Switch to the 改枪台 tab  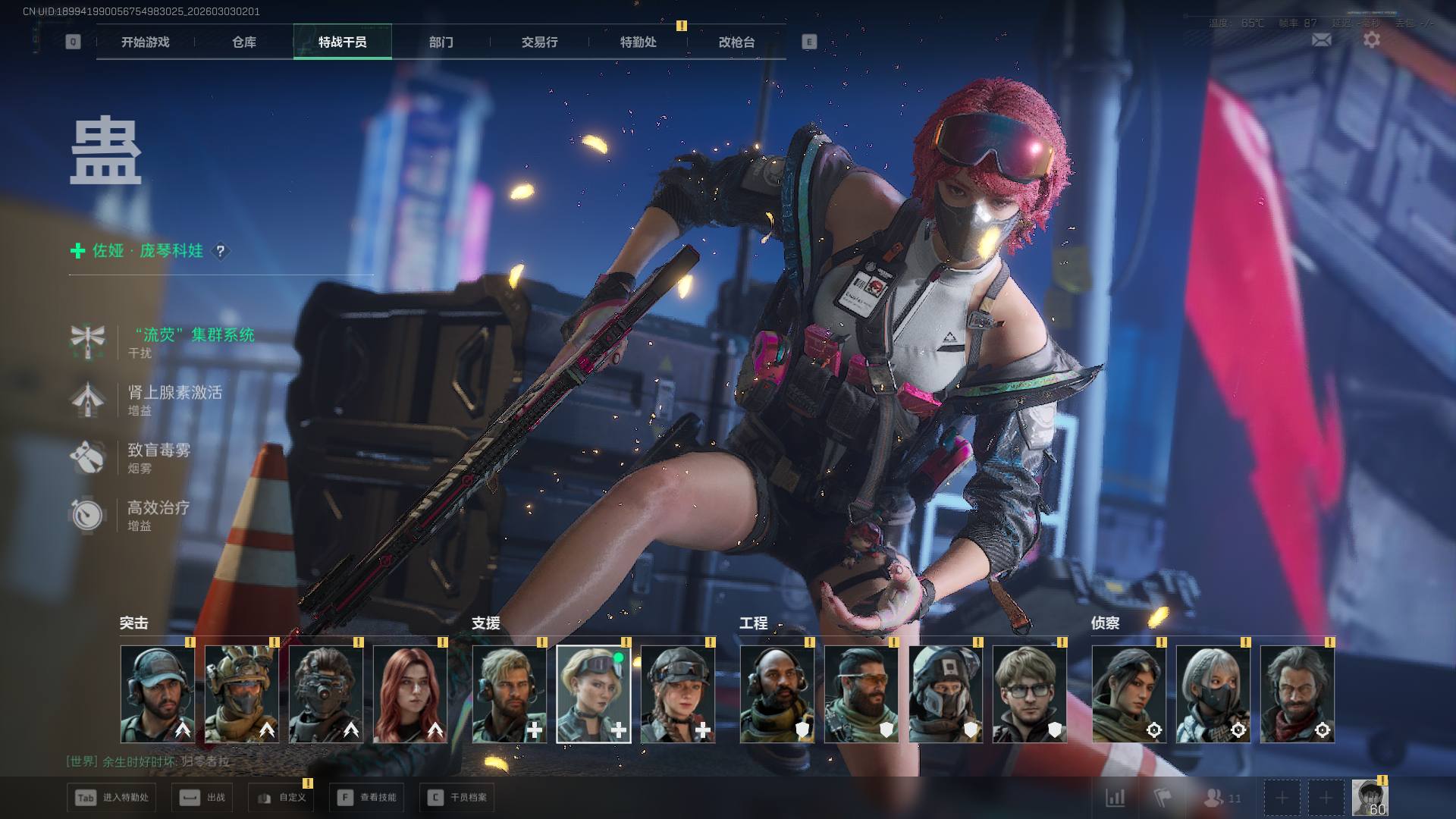coord(737,42)
